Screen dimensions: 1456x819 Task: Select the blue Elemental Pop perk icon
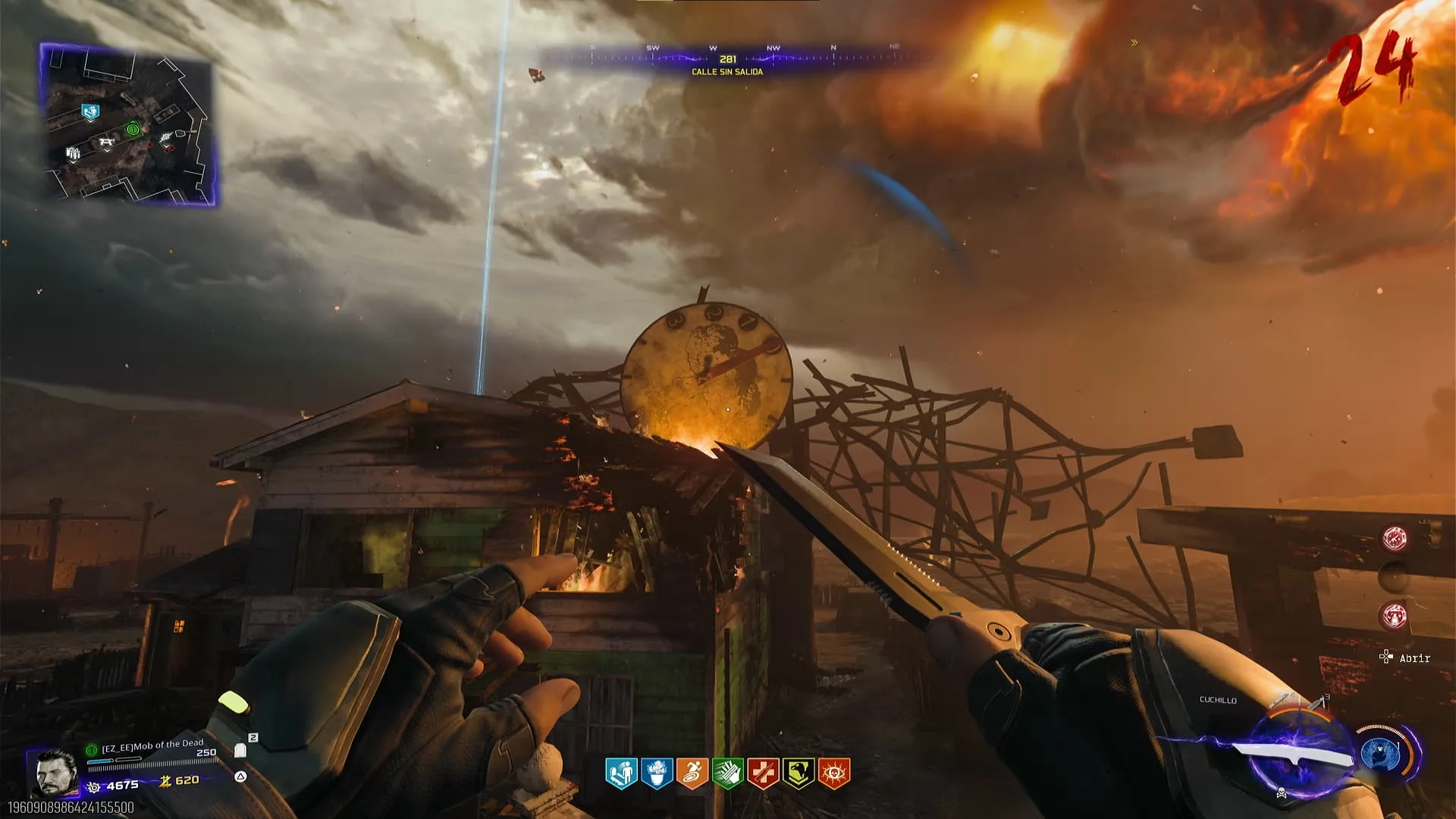click(657, 773)
